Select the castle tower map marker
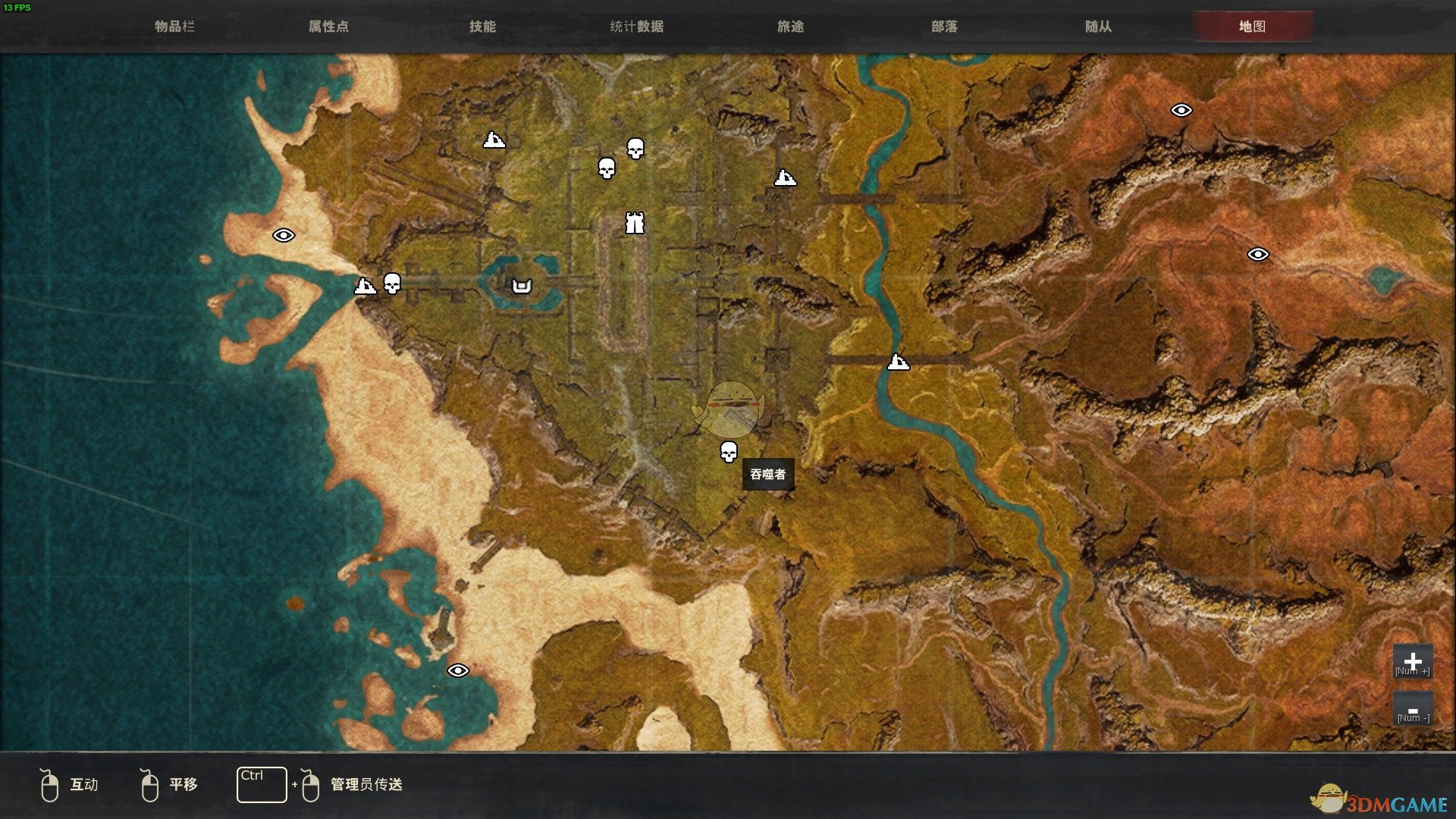This screenshot has height=819, width=1456. coord(635,223)
